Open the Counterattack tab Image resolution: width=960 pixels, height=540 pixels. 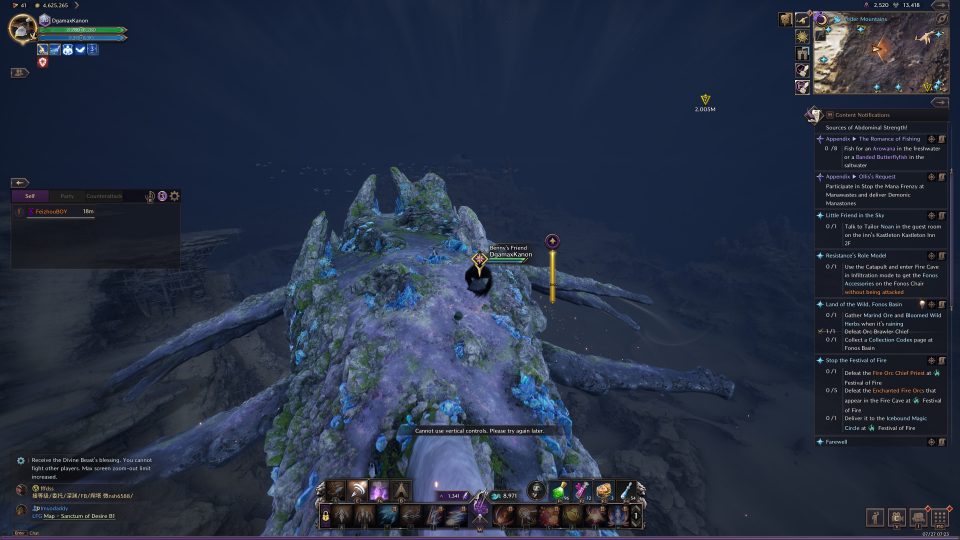tap(104, 196)
